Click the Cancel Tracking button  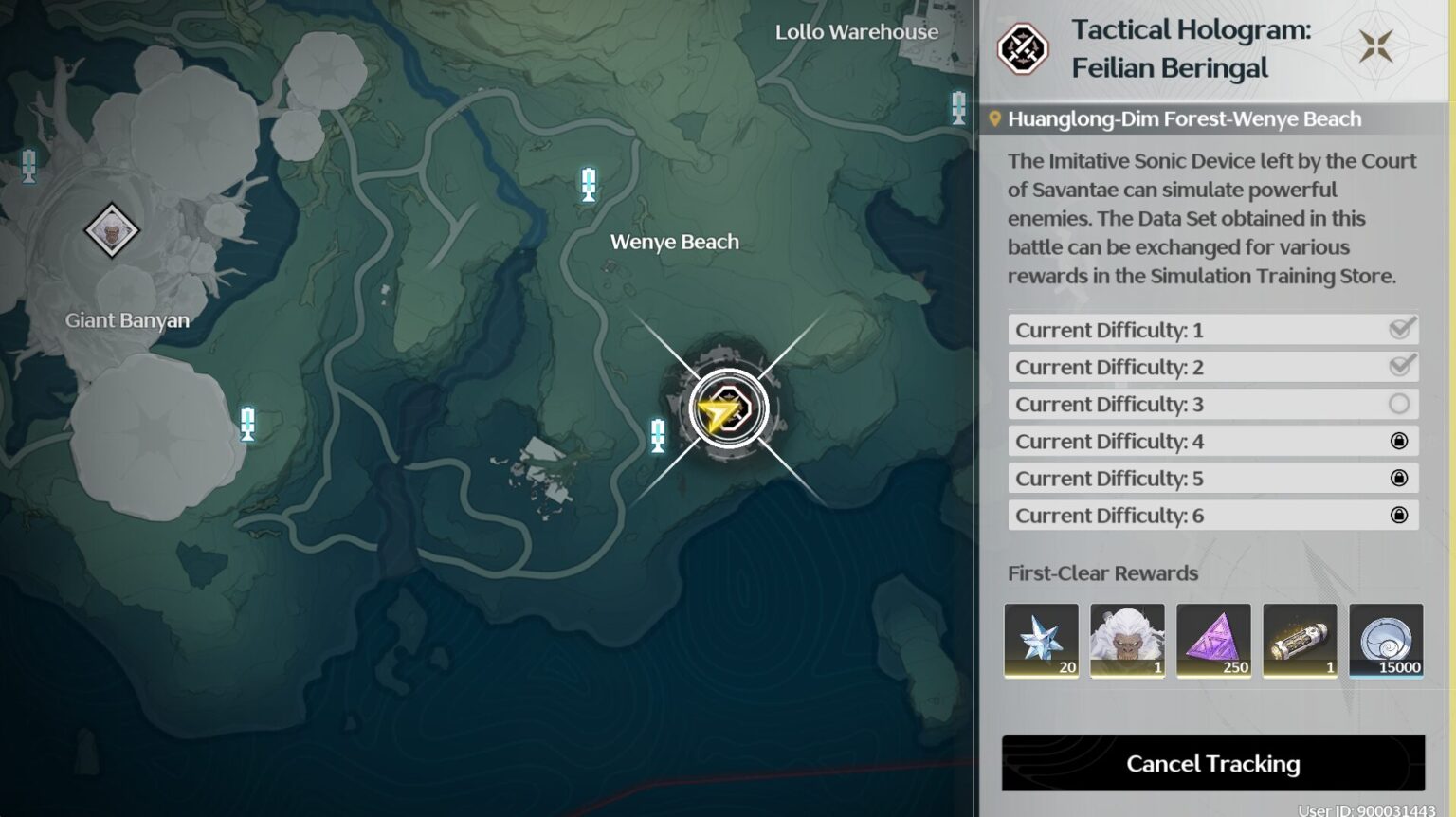coord(1212,763)
